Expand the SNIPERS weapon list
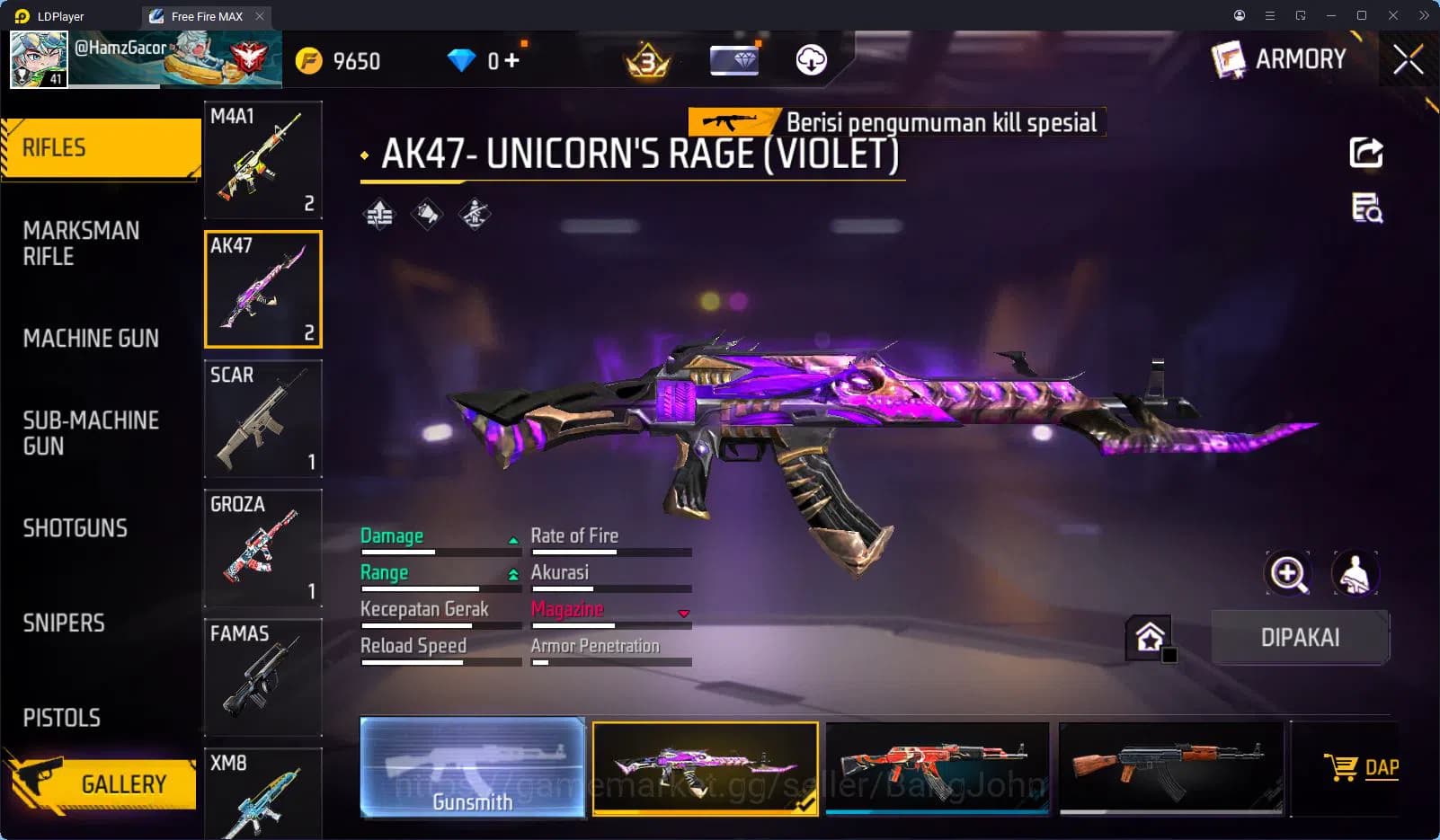Viewport: 1440px width, 840px height. (x=64, y=623)
